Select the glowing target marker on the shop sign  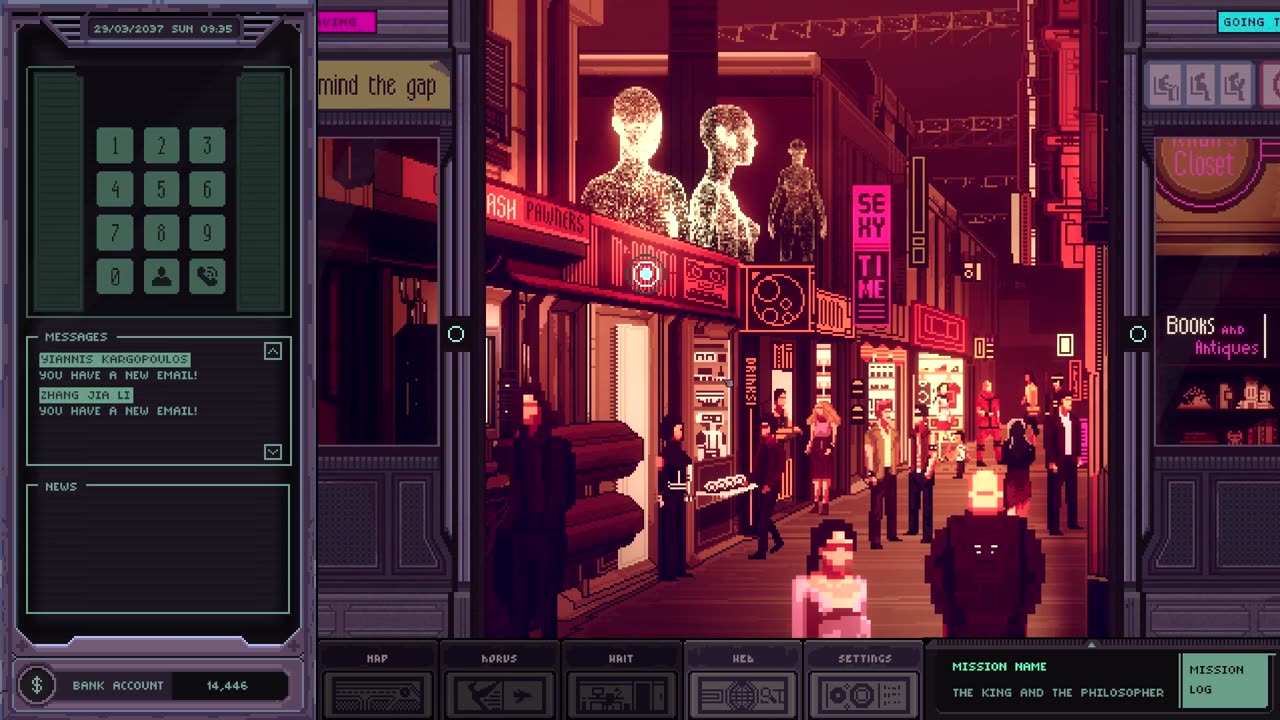[646, 273]
